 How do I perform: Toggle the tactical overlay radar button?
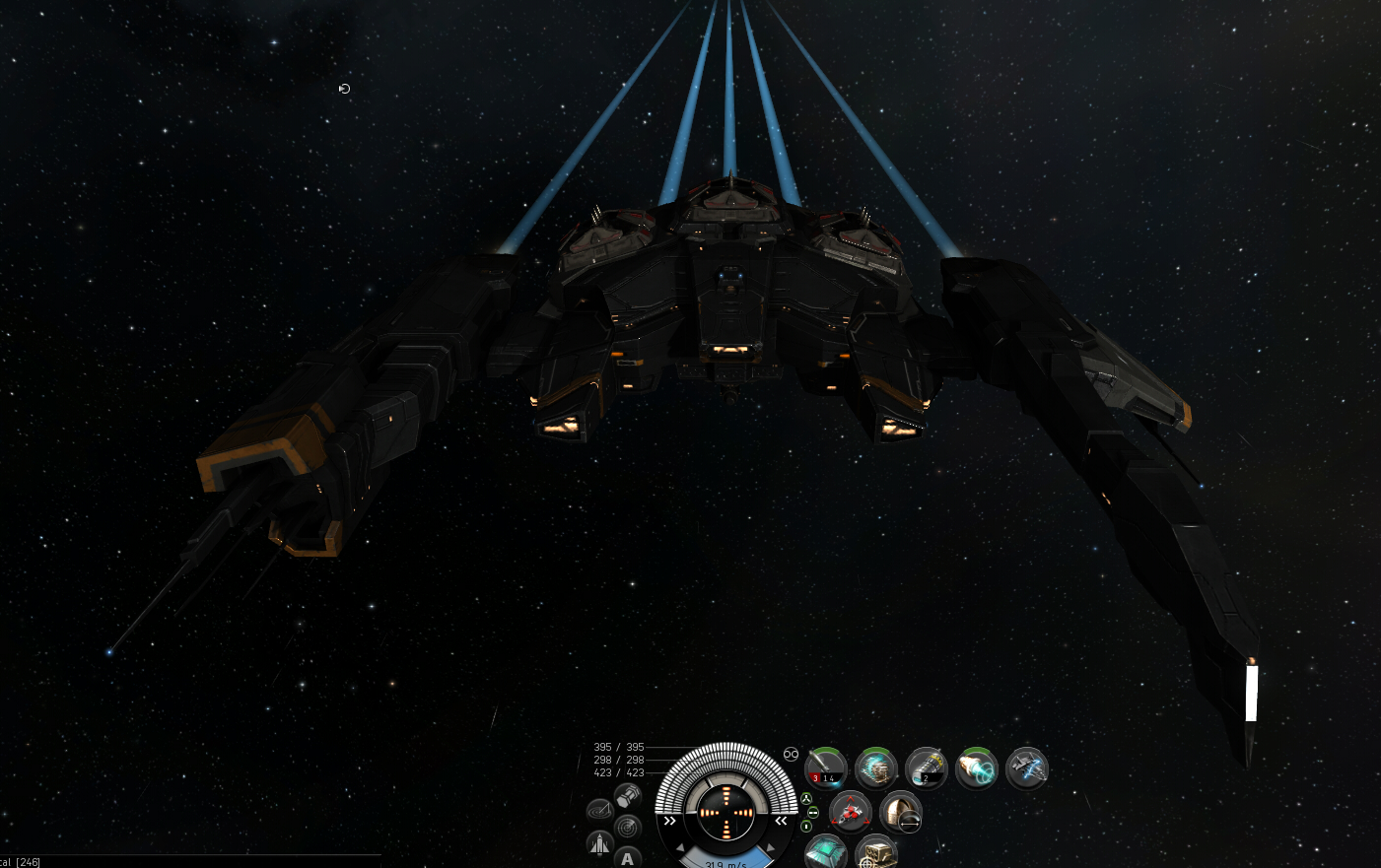(628, 826)
